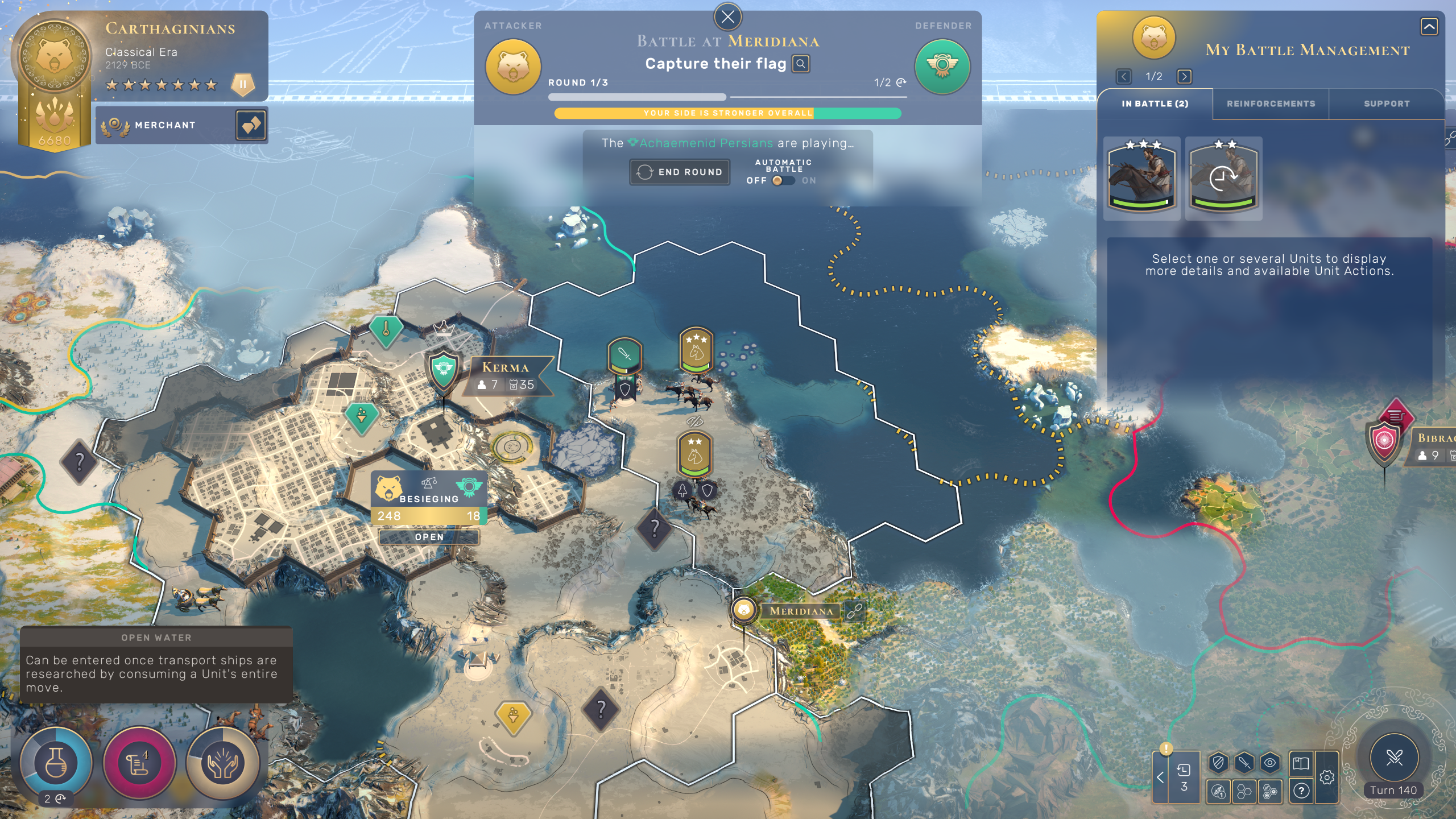Switch to the Reinforcements tab

point(1271,104)
